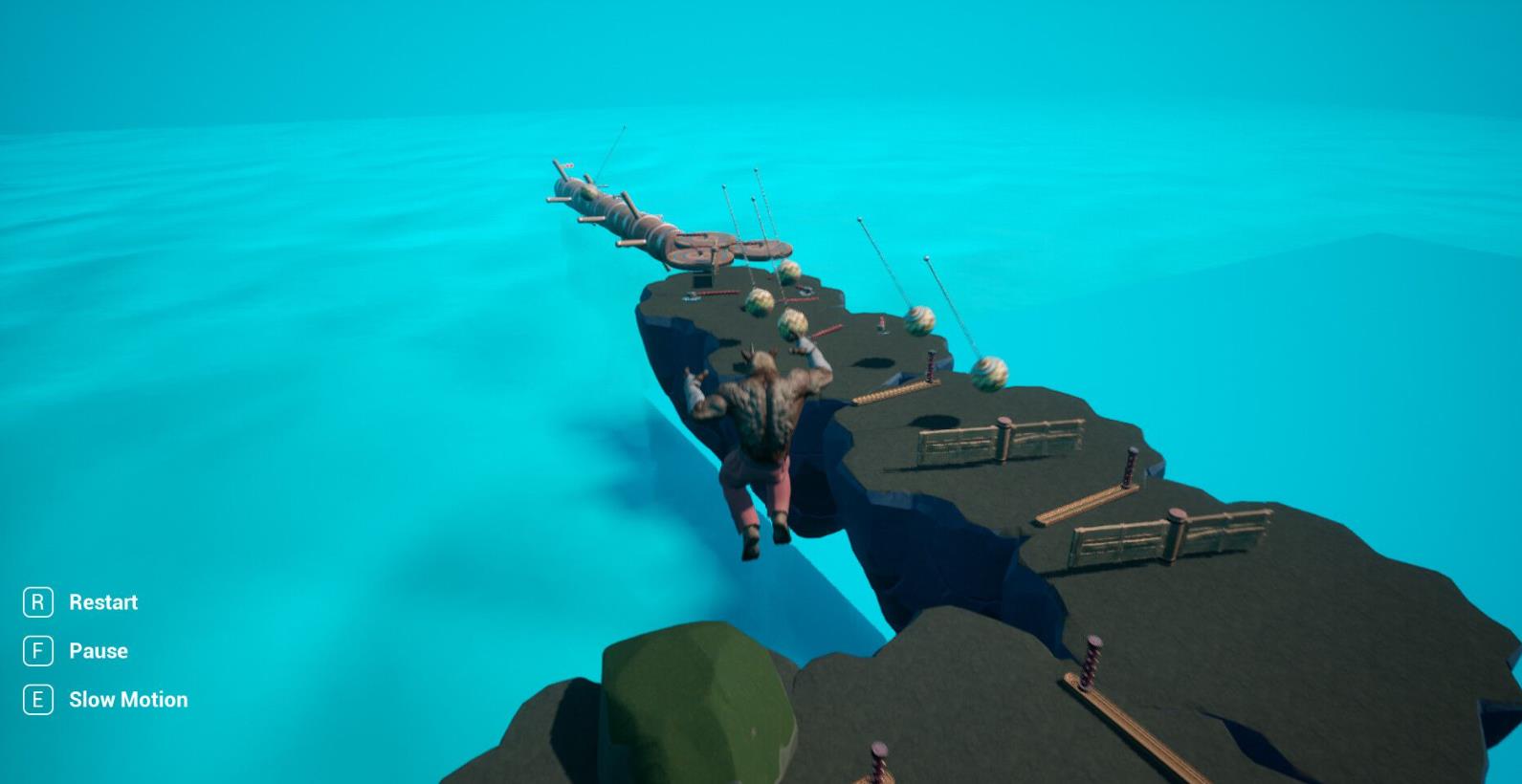Click the dark pit opening near the windmill
The width and height of the screenshot is (1522, 784).
[701, 282]
